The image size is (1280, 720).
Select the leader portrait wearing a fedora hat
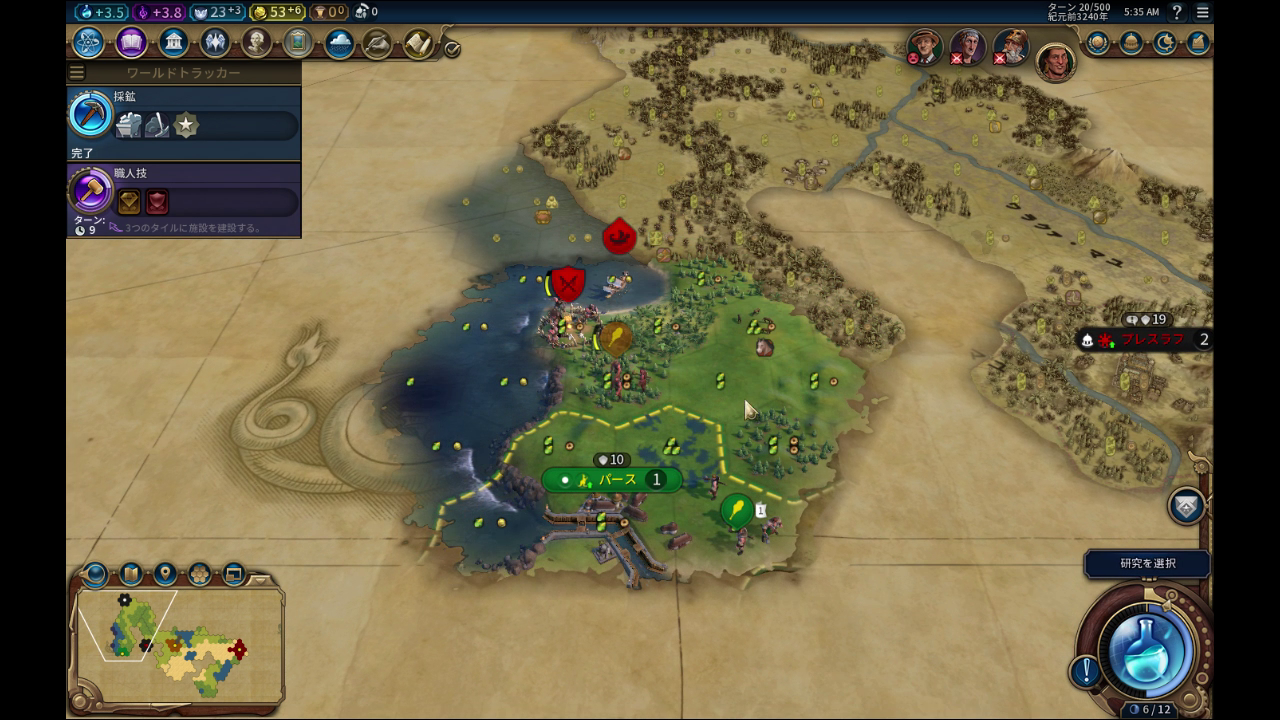(x=924, y=44)
